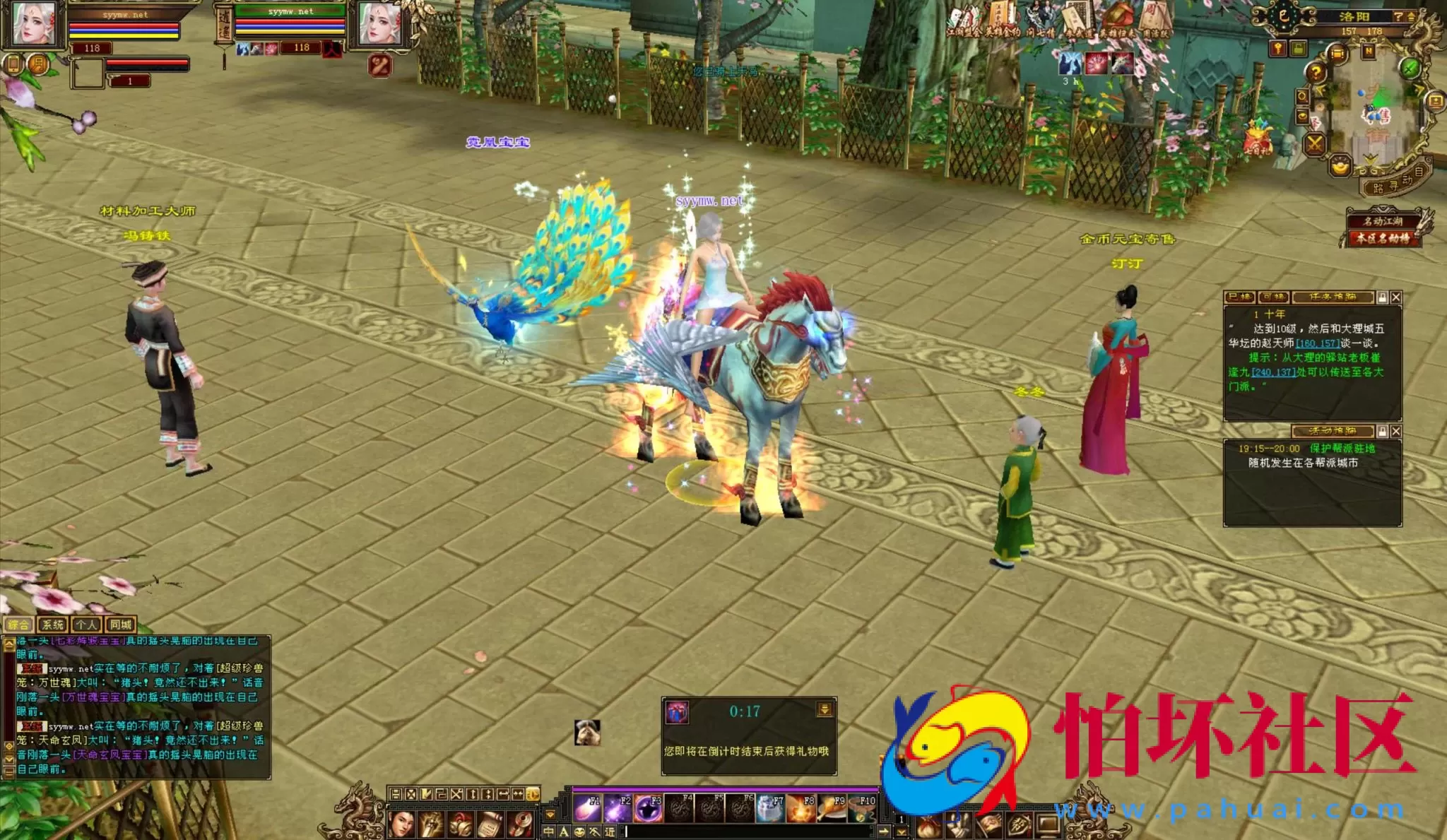Image resolution: width=1447 pixels, height=840 pixels.
Task: Open the 本区名动榜 ranking board
Action: pyautogui.click(x=1383, y=239)
